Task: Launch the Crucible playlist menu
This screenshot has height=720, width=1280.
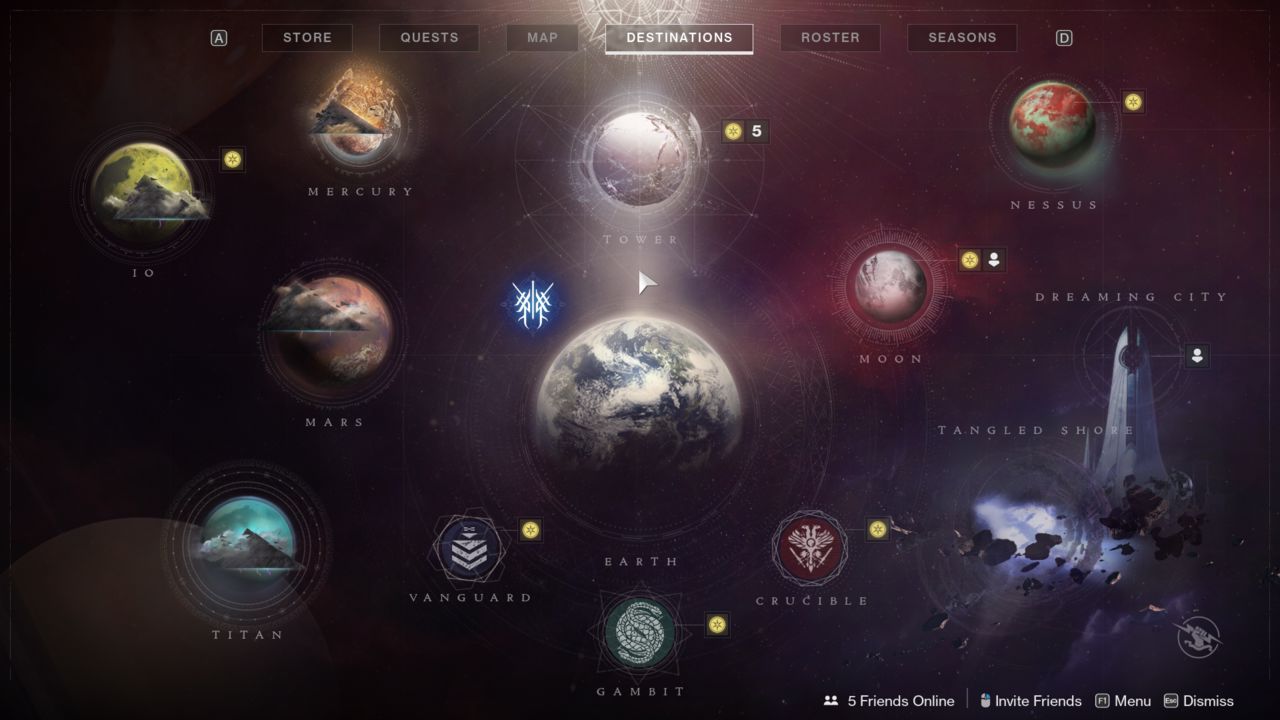Action: coord(810,548)
